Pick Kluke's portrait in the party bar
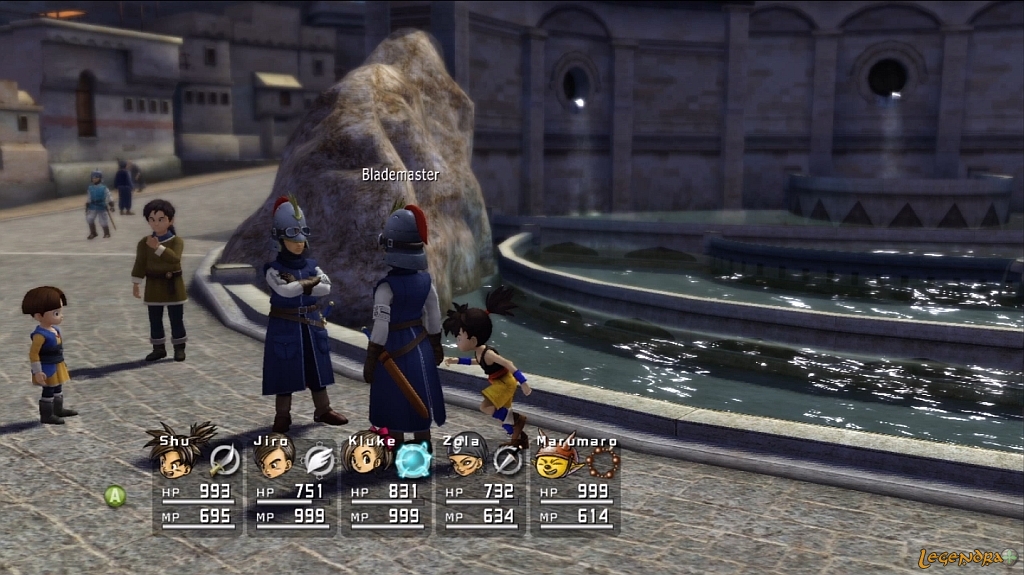This screenshot has width=1024, height=575. [x=365, y=459]
